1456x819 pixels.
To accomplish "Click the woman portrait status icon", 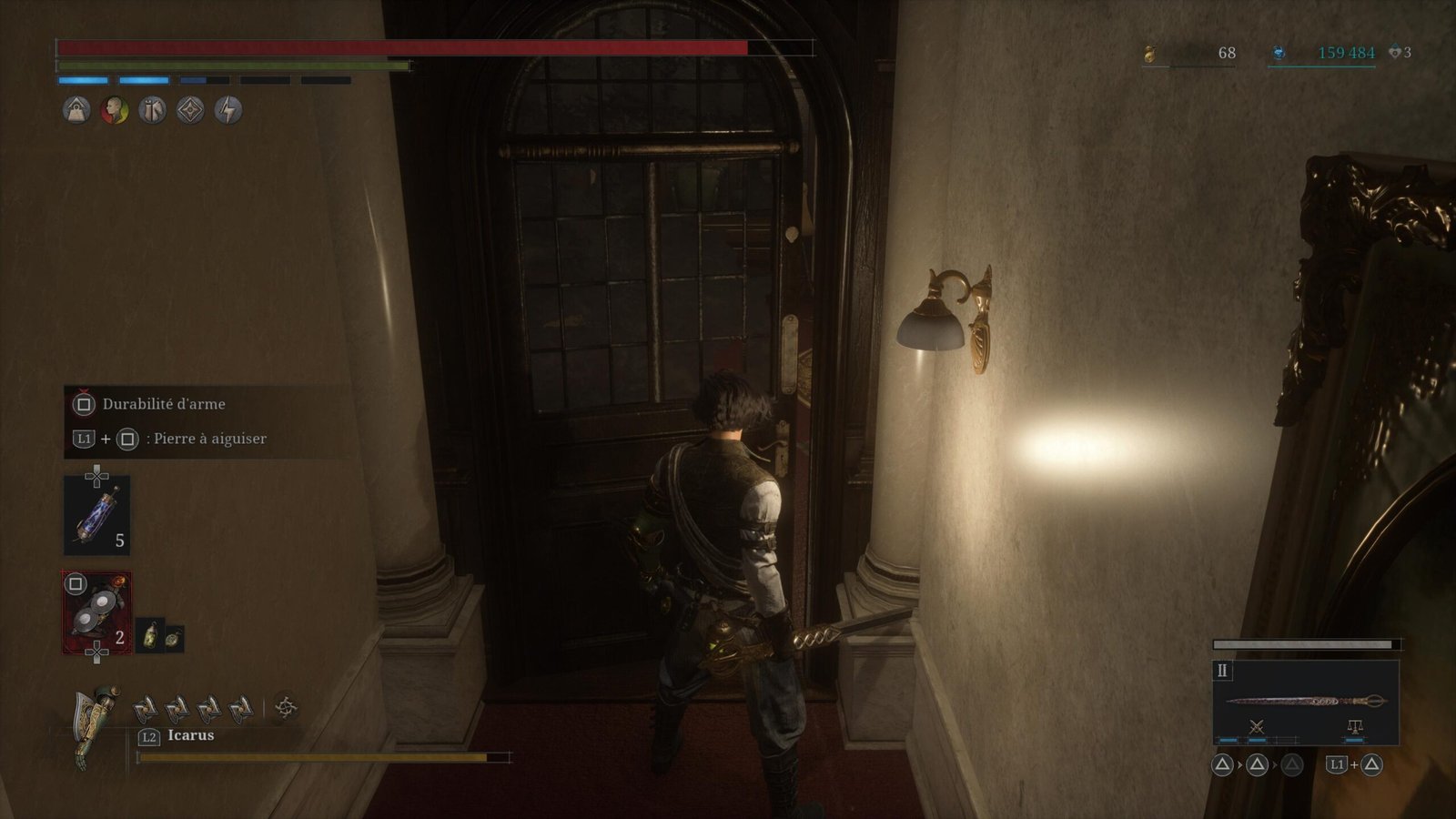I will click(x=115, y=111).
